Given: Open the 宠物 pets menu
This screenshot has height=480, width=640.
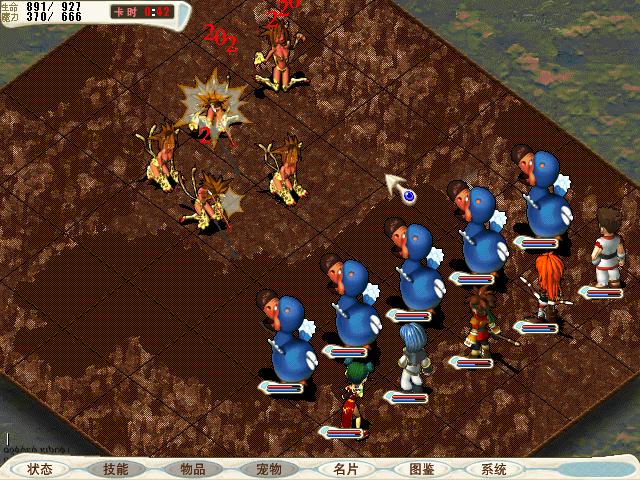Looking at the screenshot, I should [x=268, y=469].
